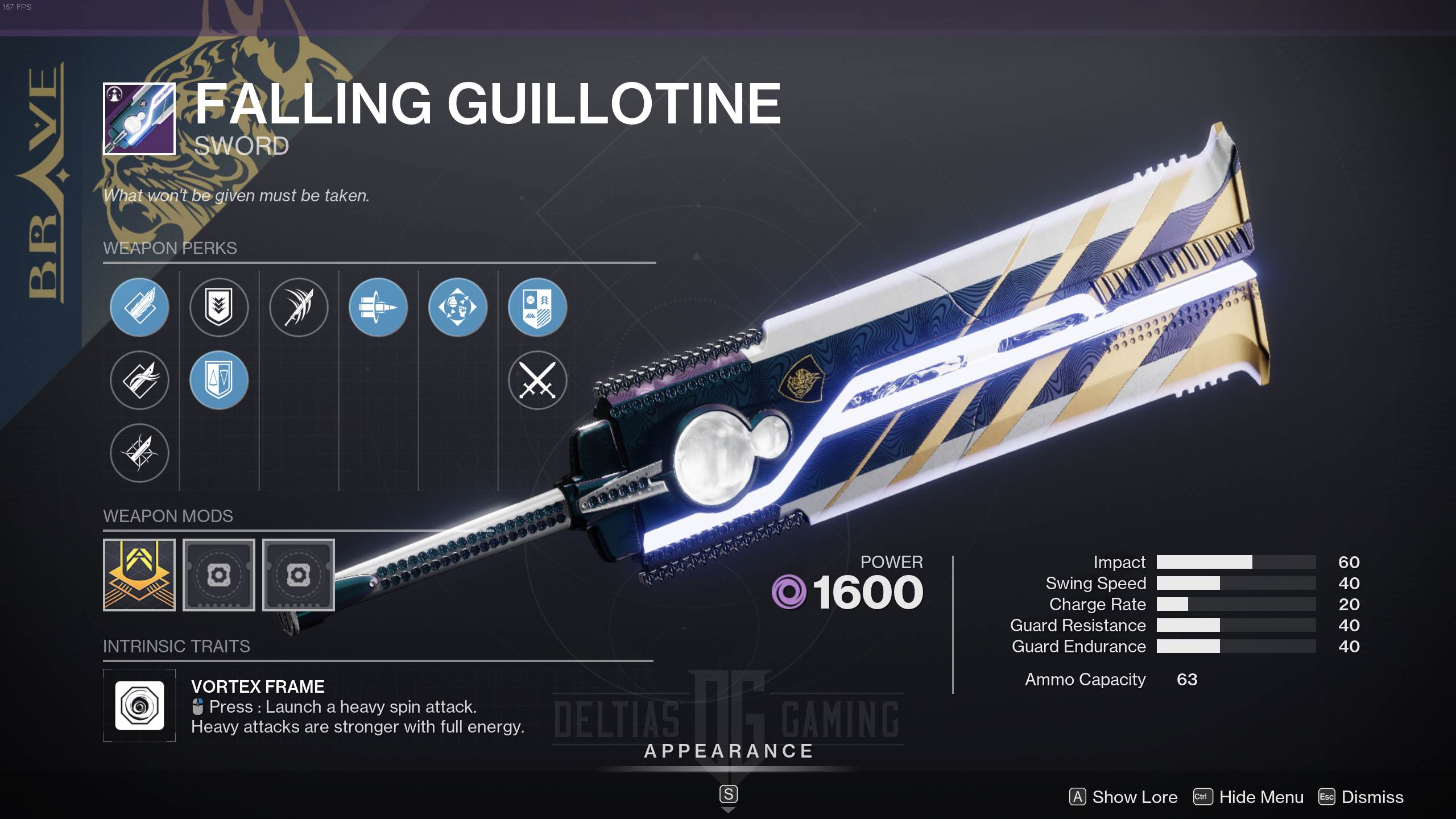Select the slashing sword Whirlwind Blade perk
This screenshot has width=1456, height=819.
(299, 307)
